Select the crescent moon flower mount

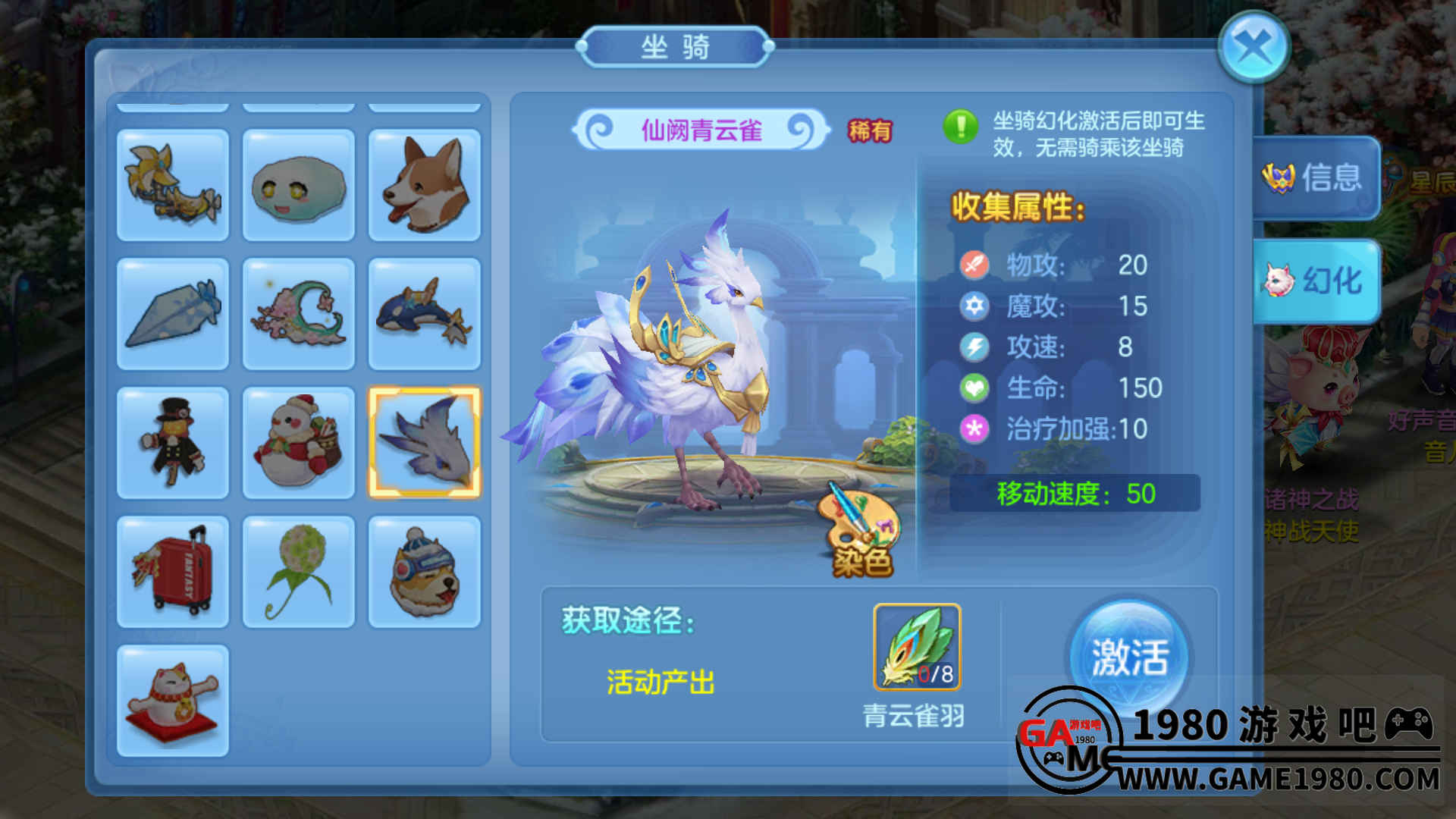pos(299,314)
